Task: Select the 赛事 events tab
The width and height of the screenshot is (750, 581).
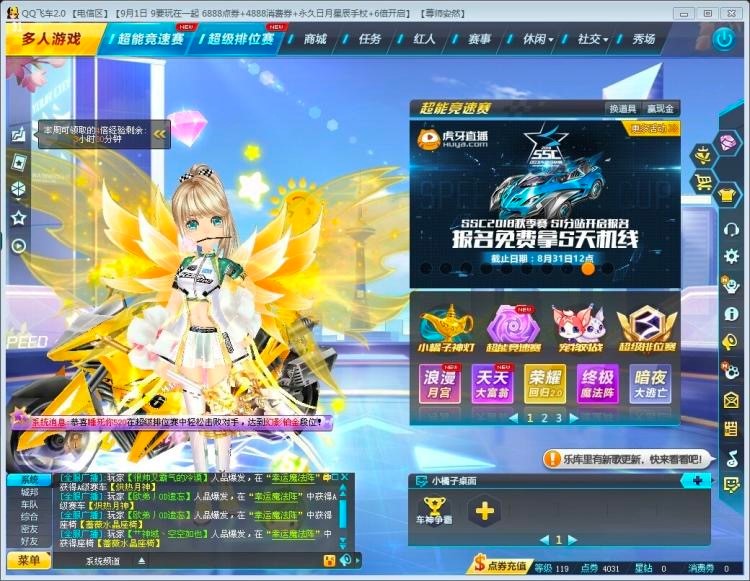Action: click(479, 39)
